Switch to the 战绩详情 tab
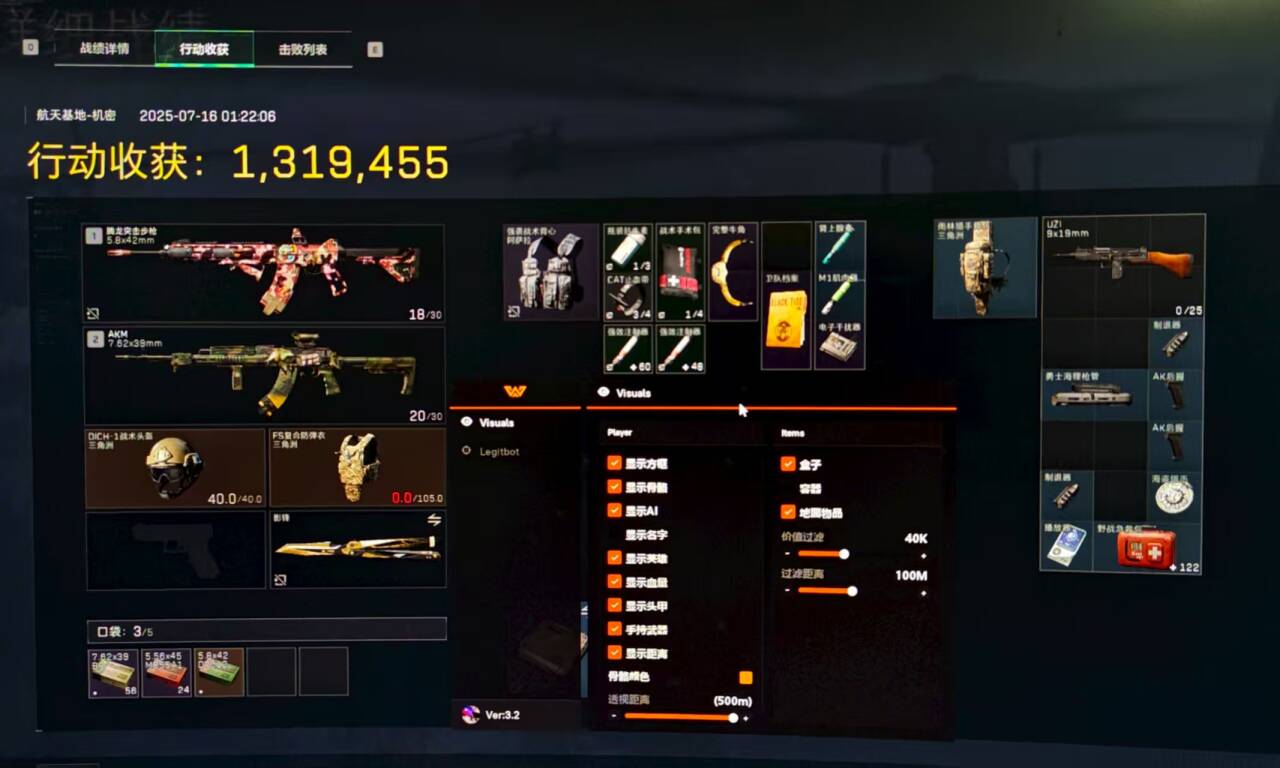 tap(104, 48)
